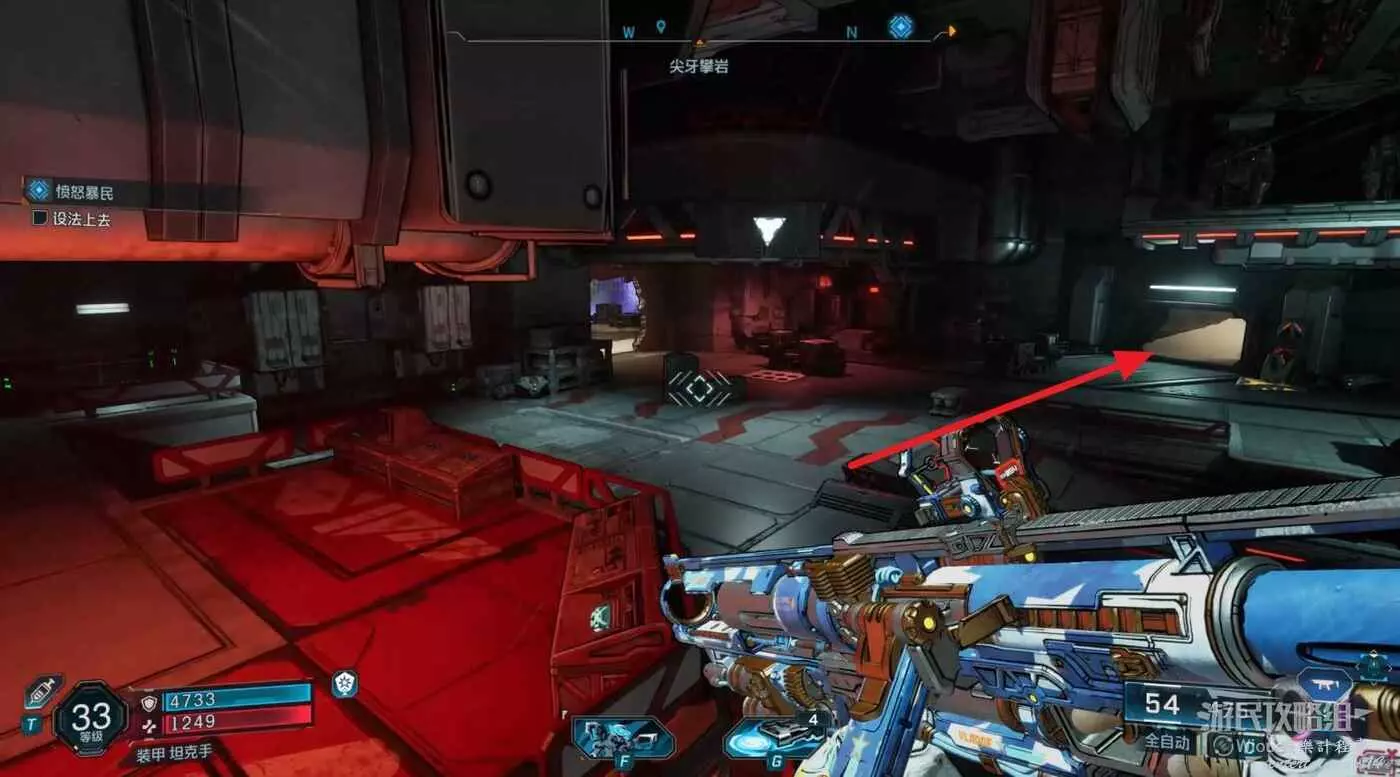Click the blue quest diamond on the compass

[901, 27]
